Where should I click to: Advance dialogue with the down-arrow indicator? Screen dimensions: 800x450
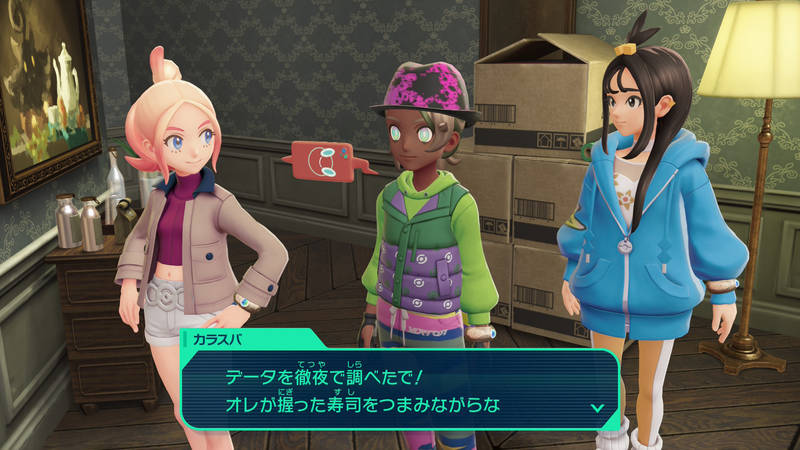597,407
